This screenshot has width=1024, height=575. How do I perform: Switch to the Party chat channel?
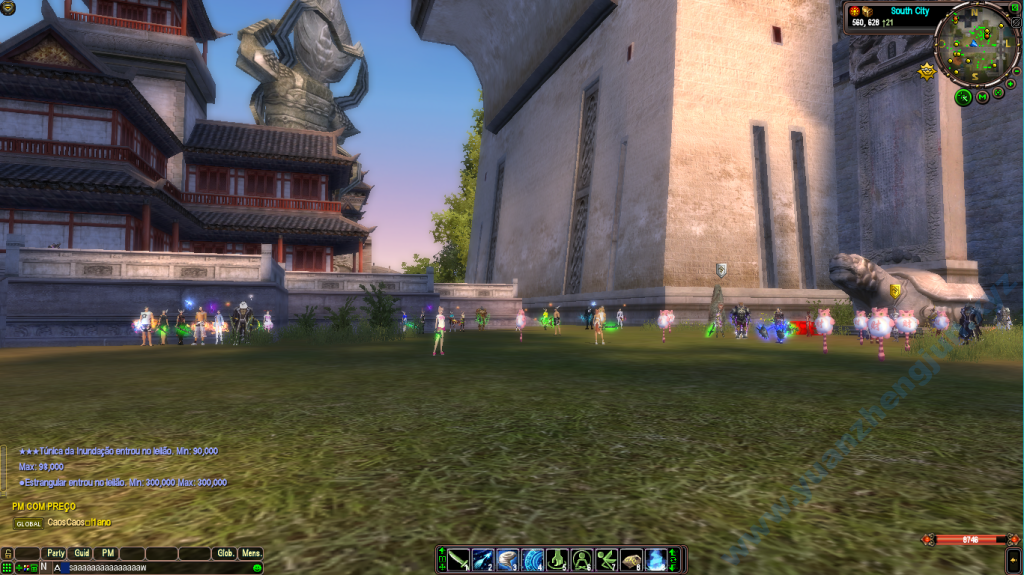55,553
